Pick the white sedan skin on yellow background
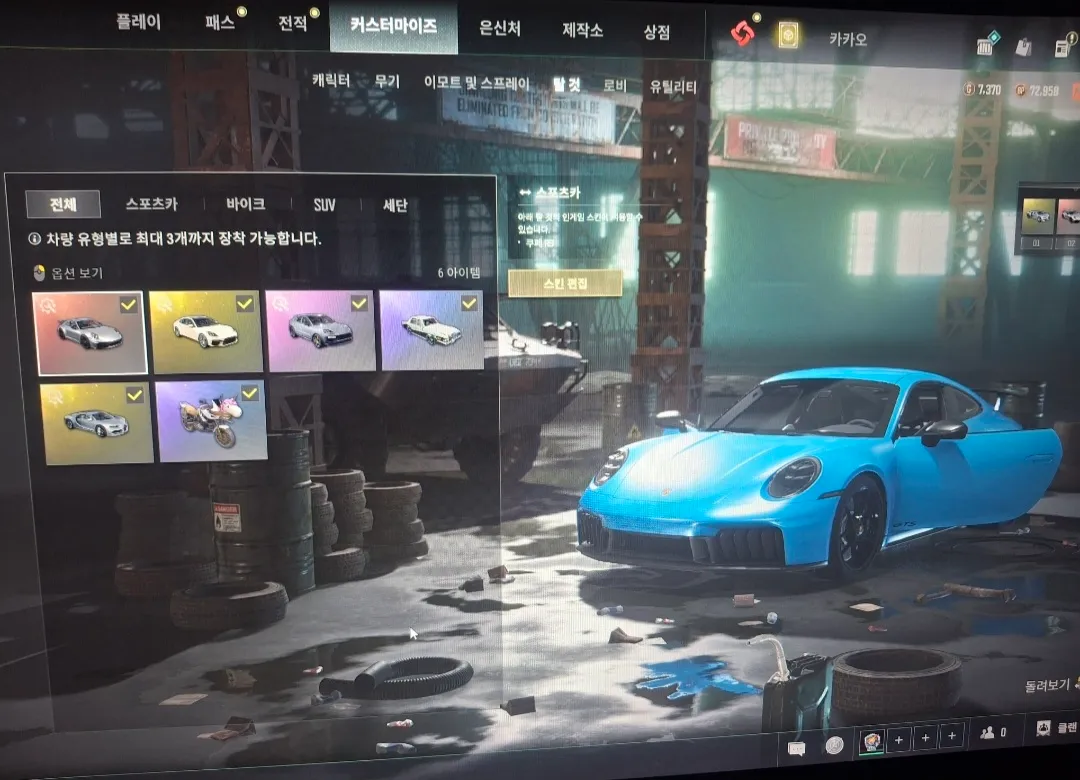 tap(205, 332)
